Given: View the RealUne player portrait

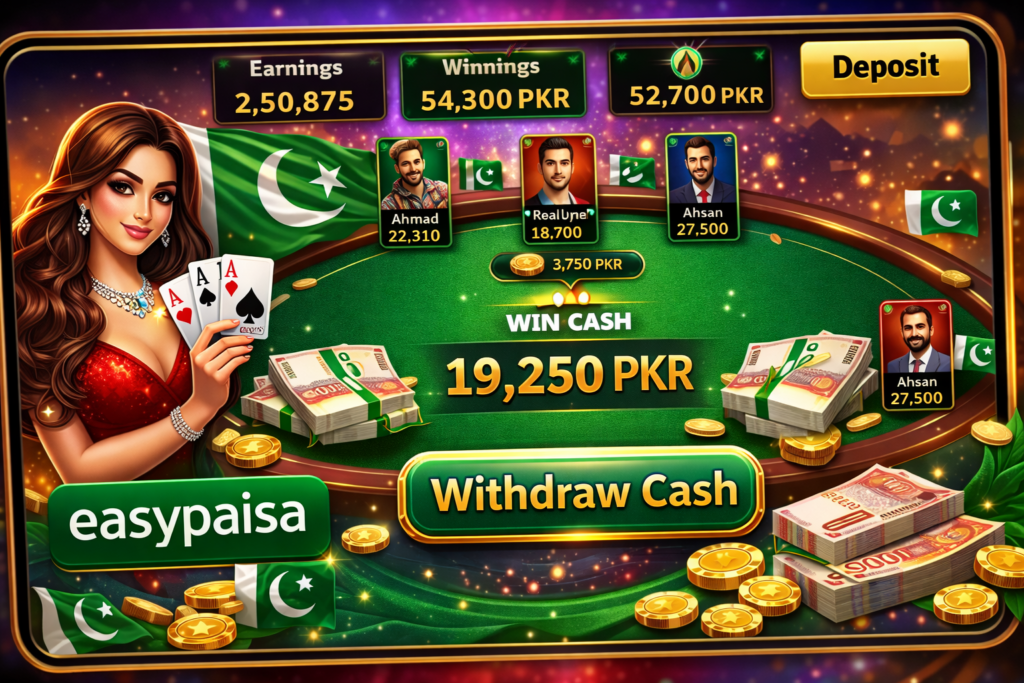Looking at the screenshot, I should pos(558,172).
